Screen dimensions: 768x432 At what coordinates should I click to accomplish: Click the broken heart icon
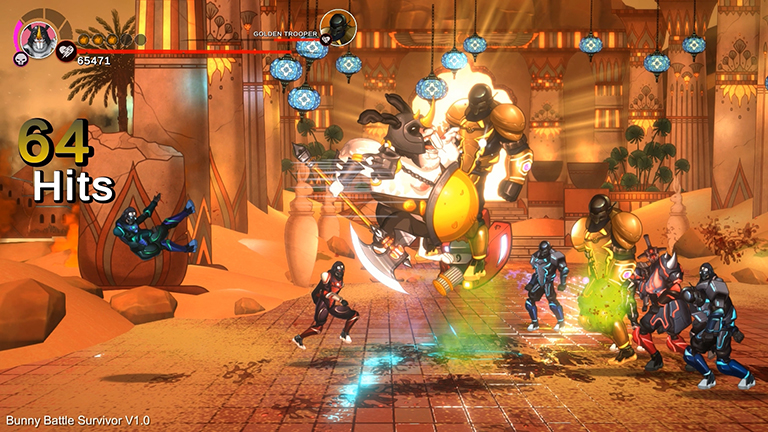67,48
